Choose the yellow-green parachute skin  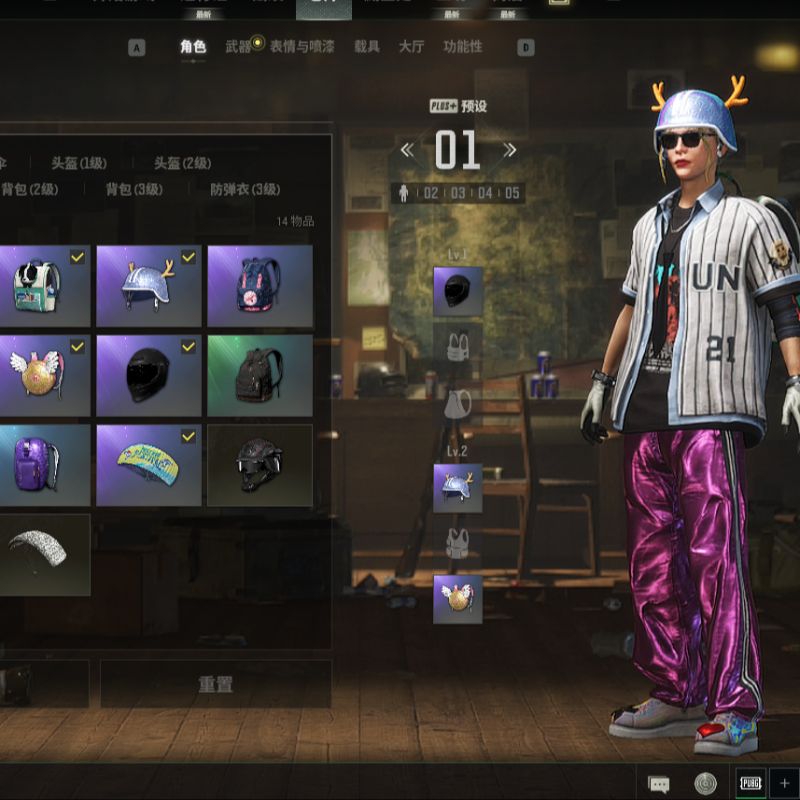[148, 465]
